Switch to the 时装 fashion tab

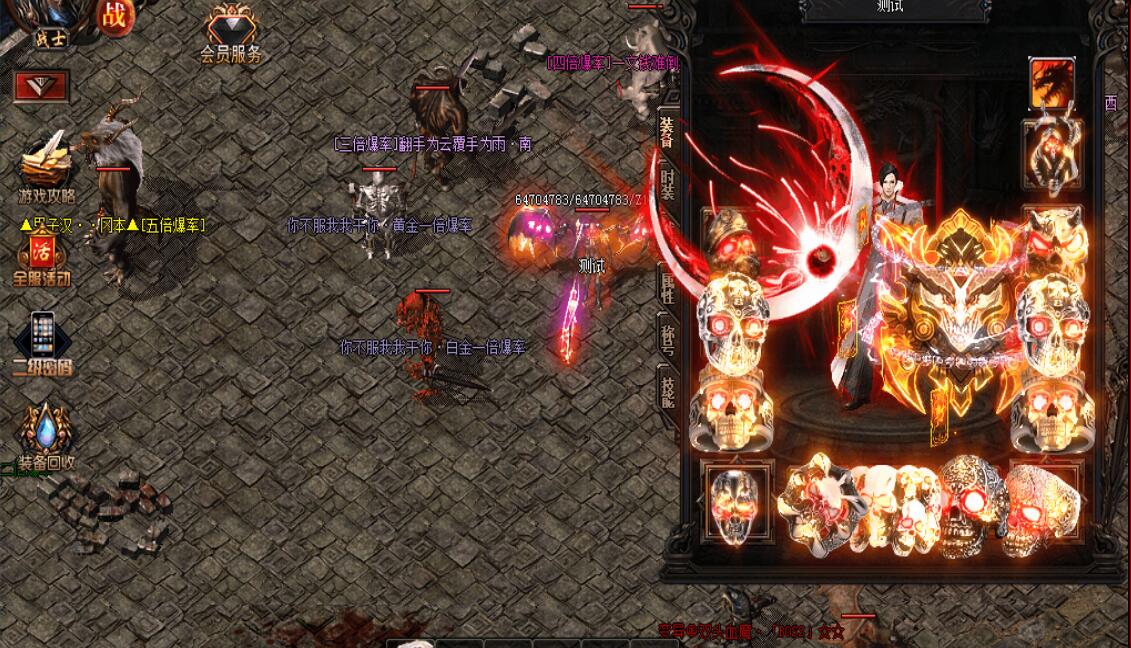668,182
